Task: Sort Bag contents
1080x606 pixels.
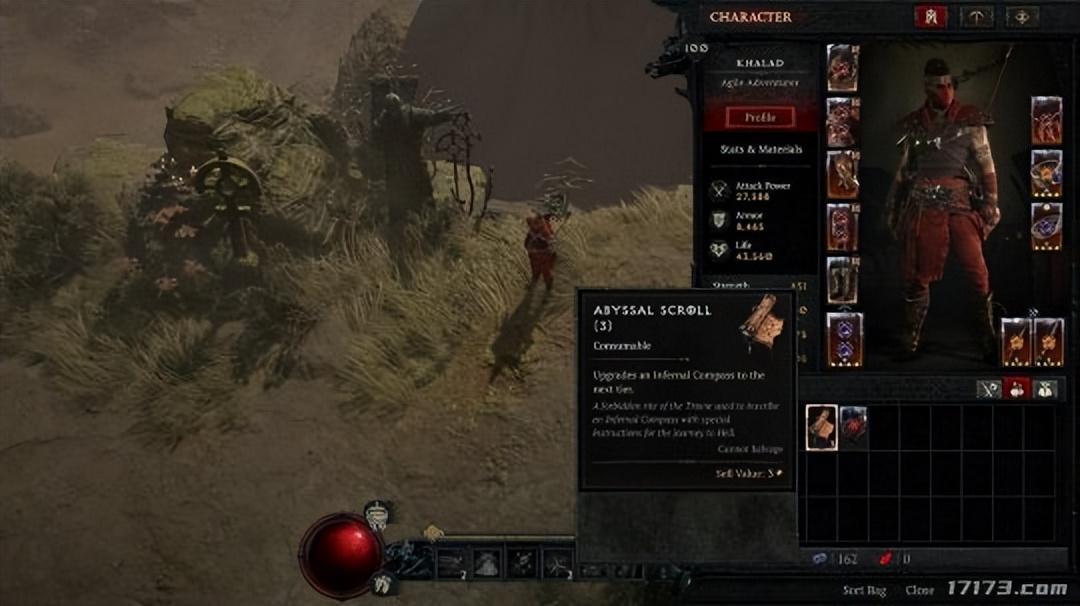Action: click(x=864, y=591)
